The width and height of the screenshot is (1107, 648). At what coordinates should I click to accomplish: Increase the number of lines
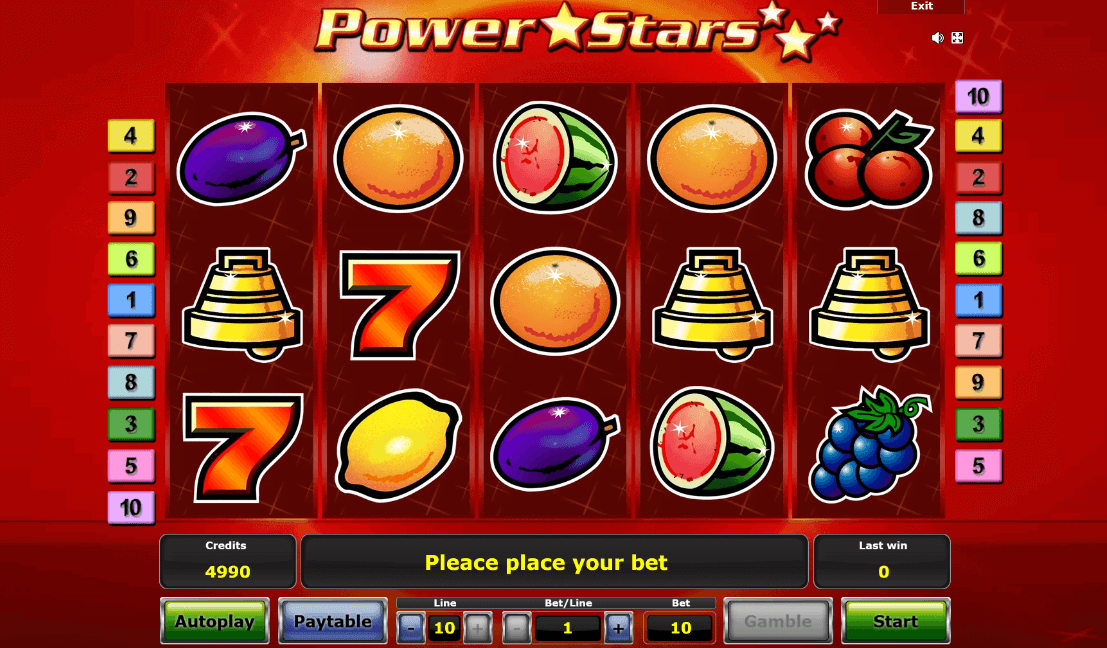coord(477,628)
